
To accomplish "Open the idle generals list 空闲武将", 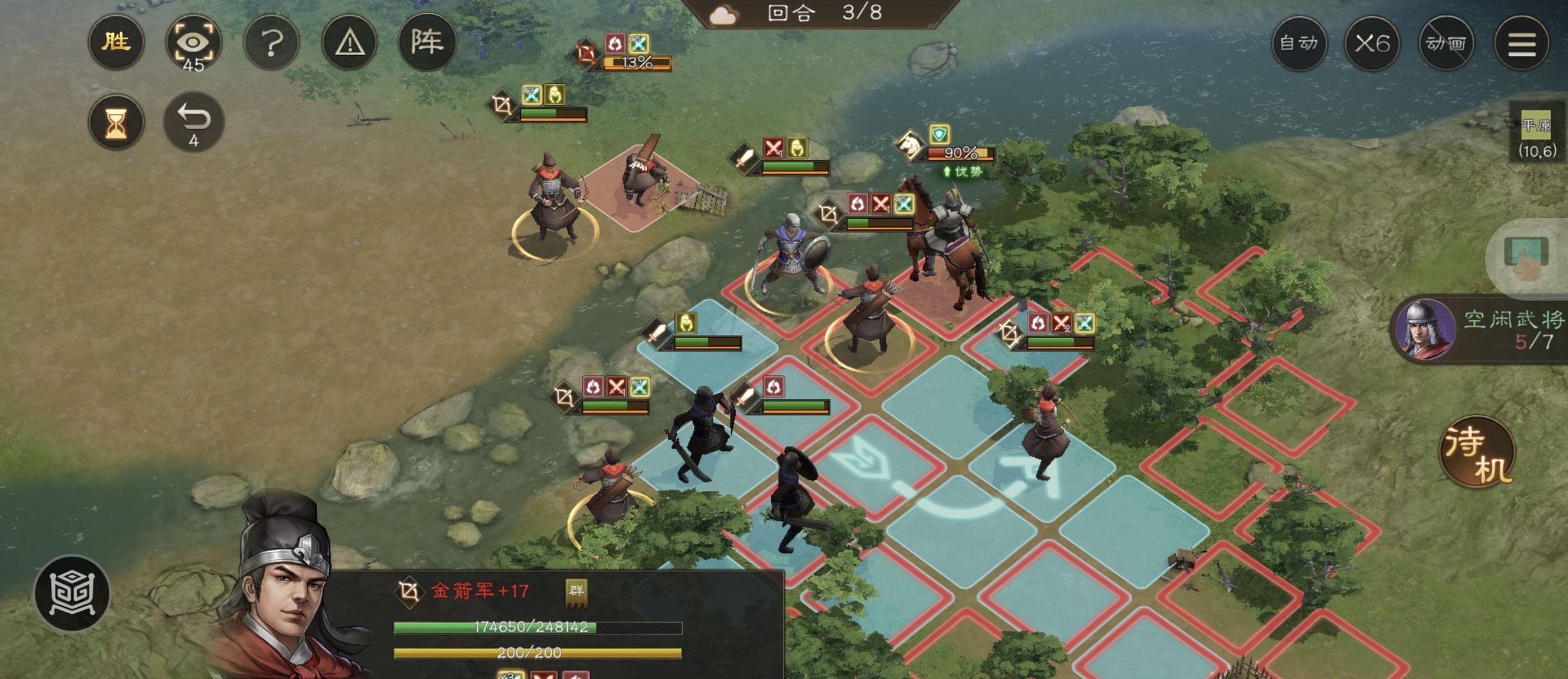I will pos(1483,330).
